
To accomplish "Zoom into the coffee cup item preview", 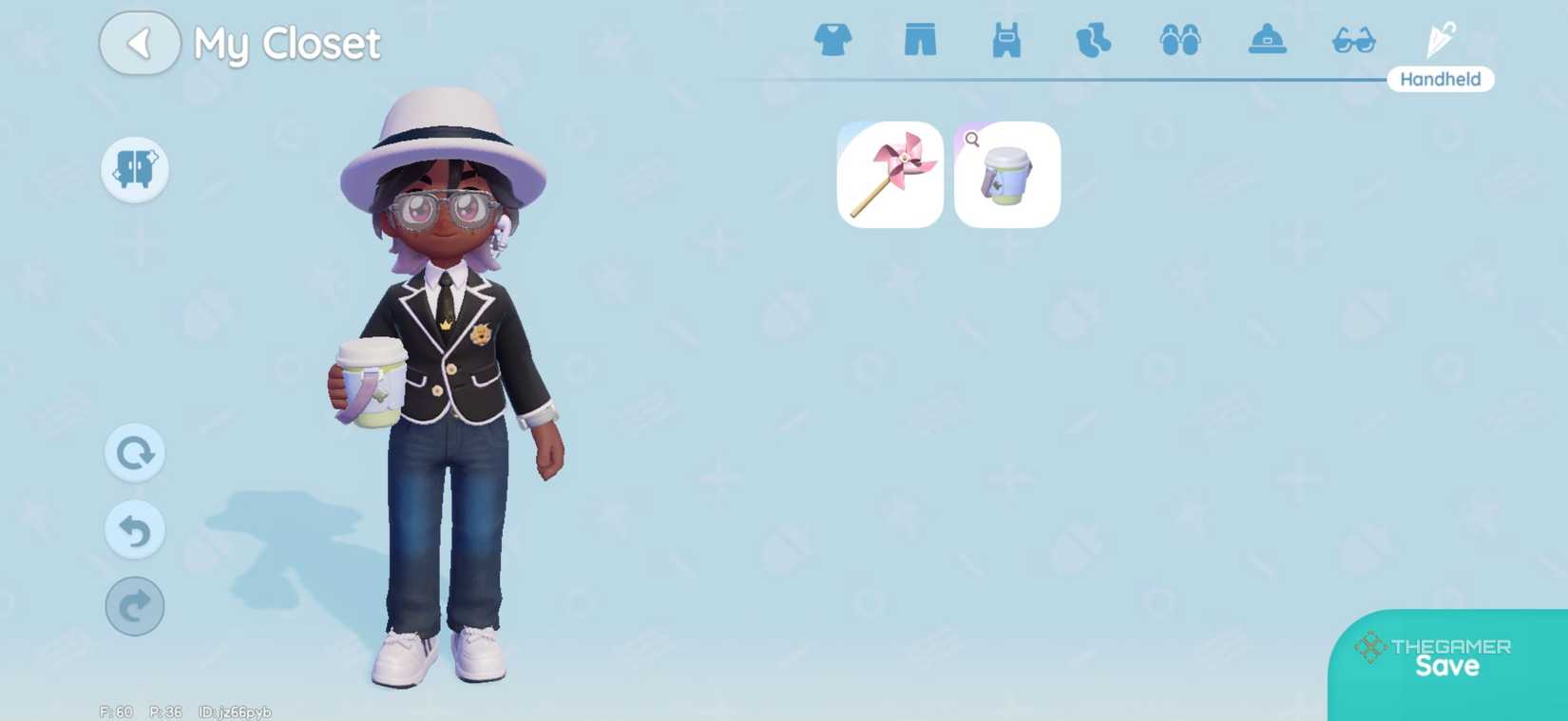I will pos(971,139).
